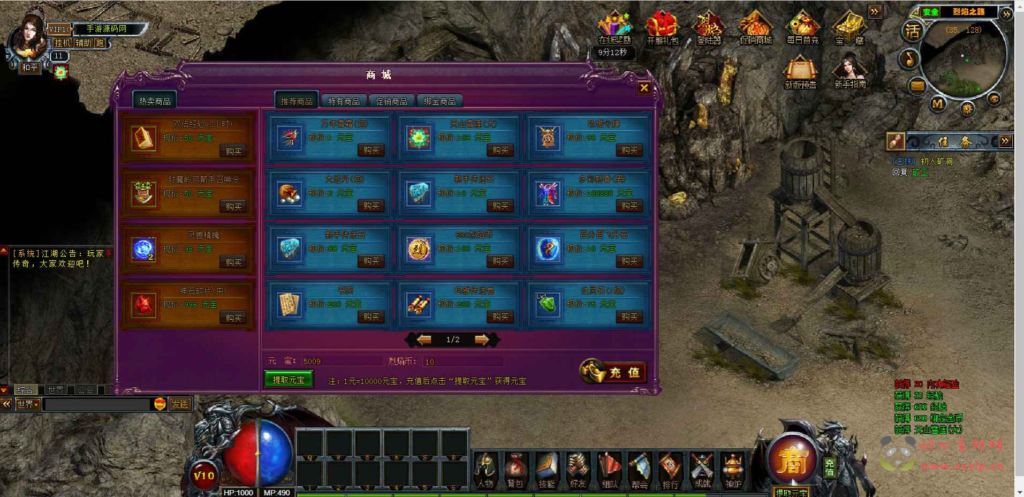Buy the red gem item in hot sales

pyautogui.click(x=233, y=317)
